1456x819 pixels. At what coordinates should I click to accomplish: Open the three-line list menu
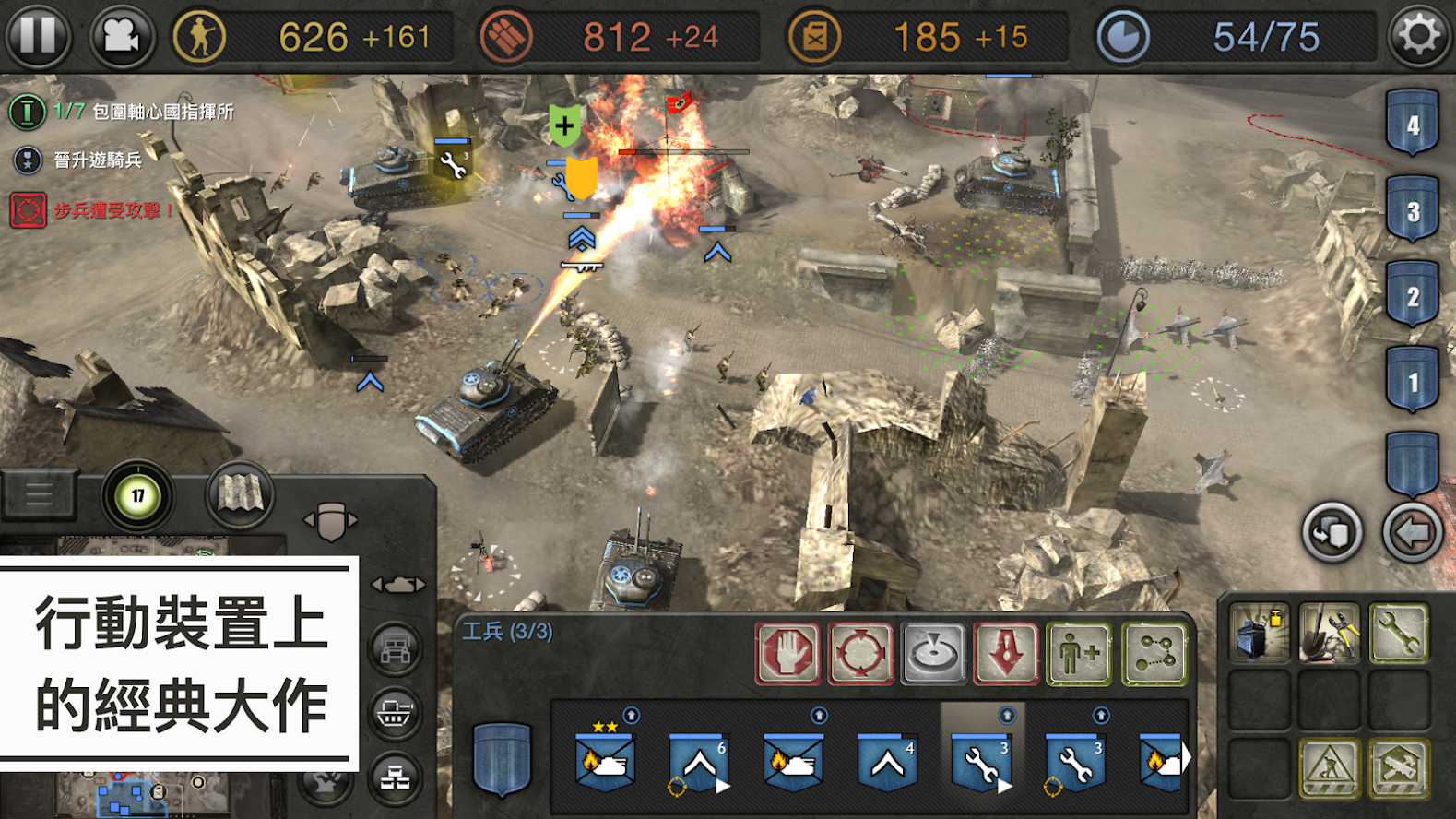click(x=39, y=495)
